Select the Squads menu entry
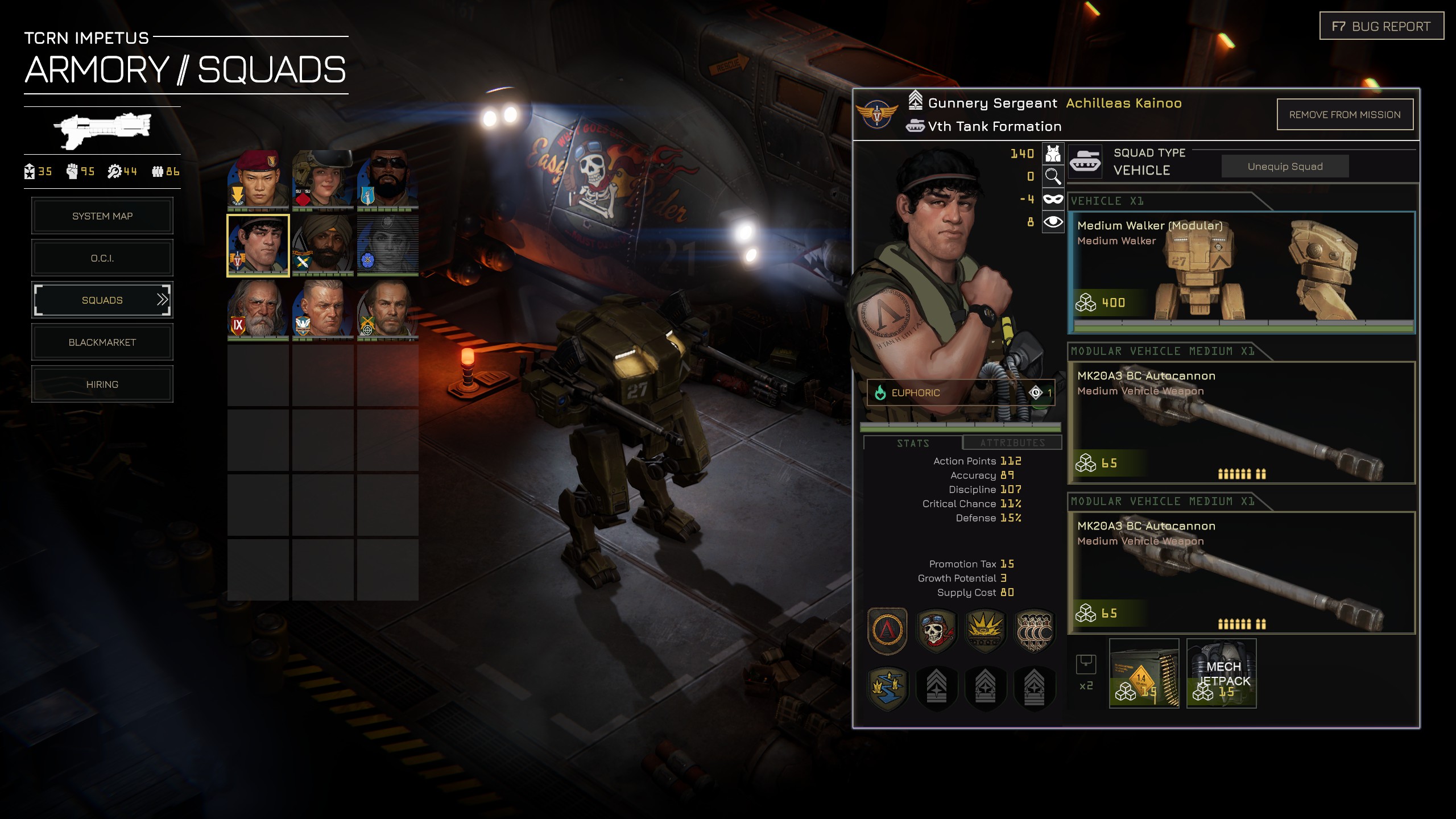1456x819 pixels. (x=102, y=300)
